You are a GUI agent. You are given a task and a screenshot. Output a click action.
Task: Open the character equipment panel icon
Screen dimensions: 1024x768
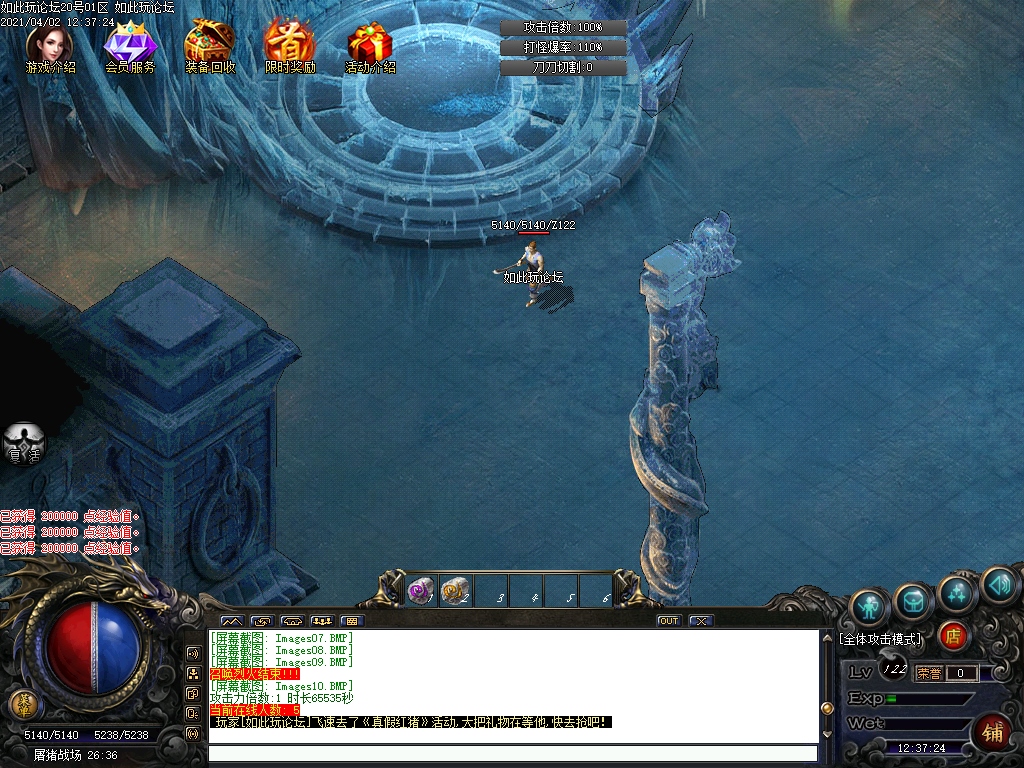pos(870,606)
